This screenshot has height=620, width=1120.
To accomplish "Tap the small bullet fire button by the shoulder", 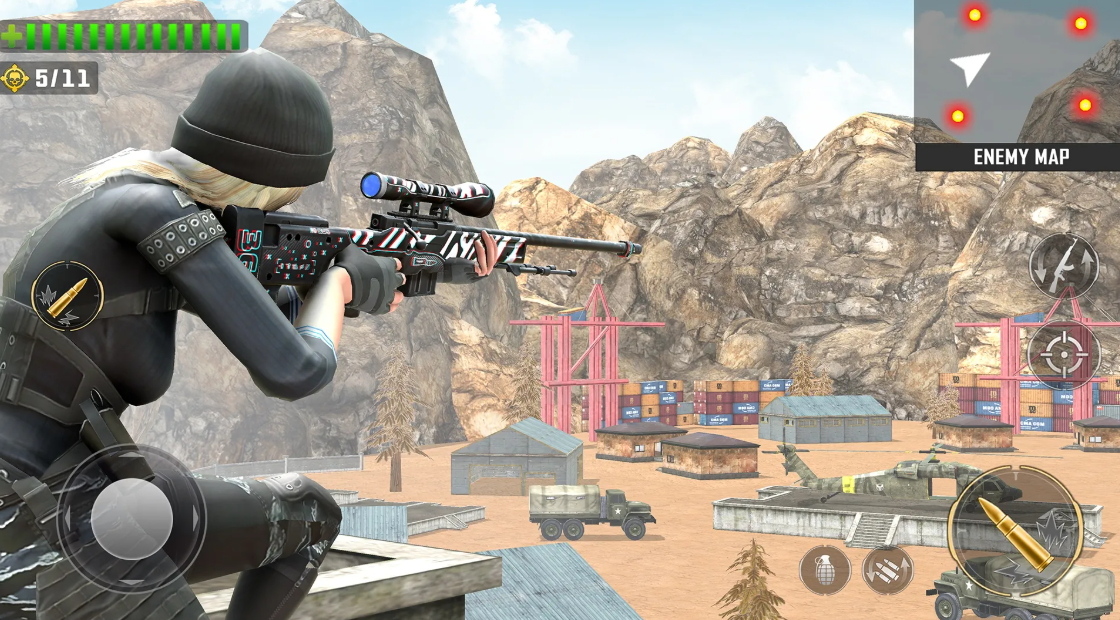I will 68,296.
